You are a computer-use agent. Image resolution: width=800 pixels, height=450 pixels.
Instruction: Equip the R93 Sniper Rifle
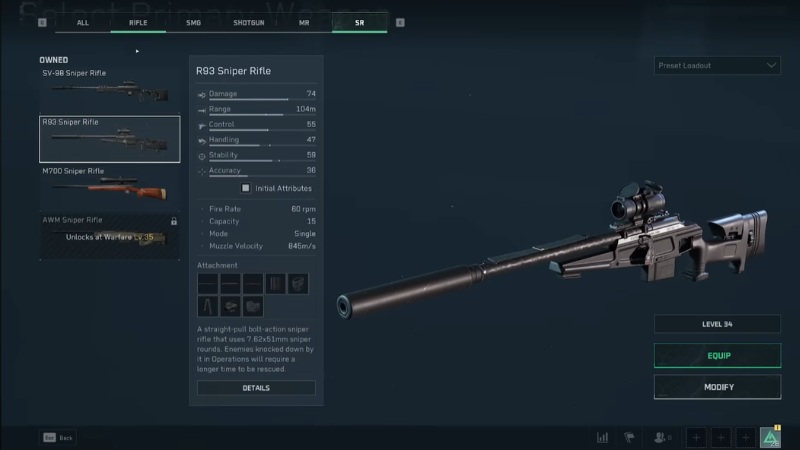pyautogui.click(x=717, y=356)
